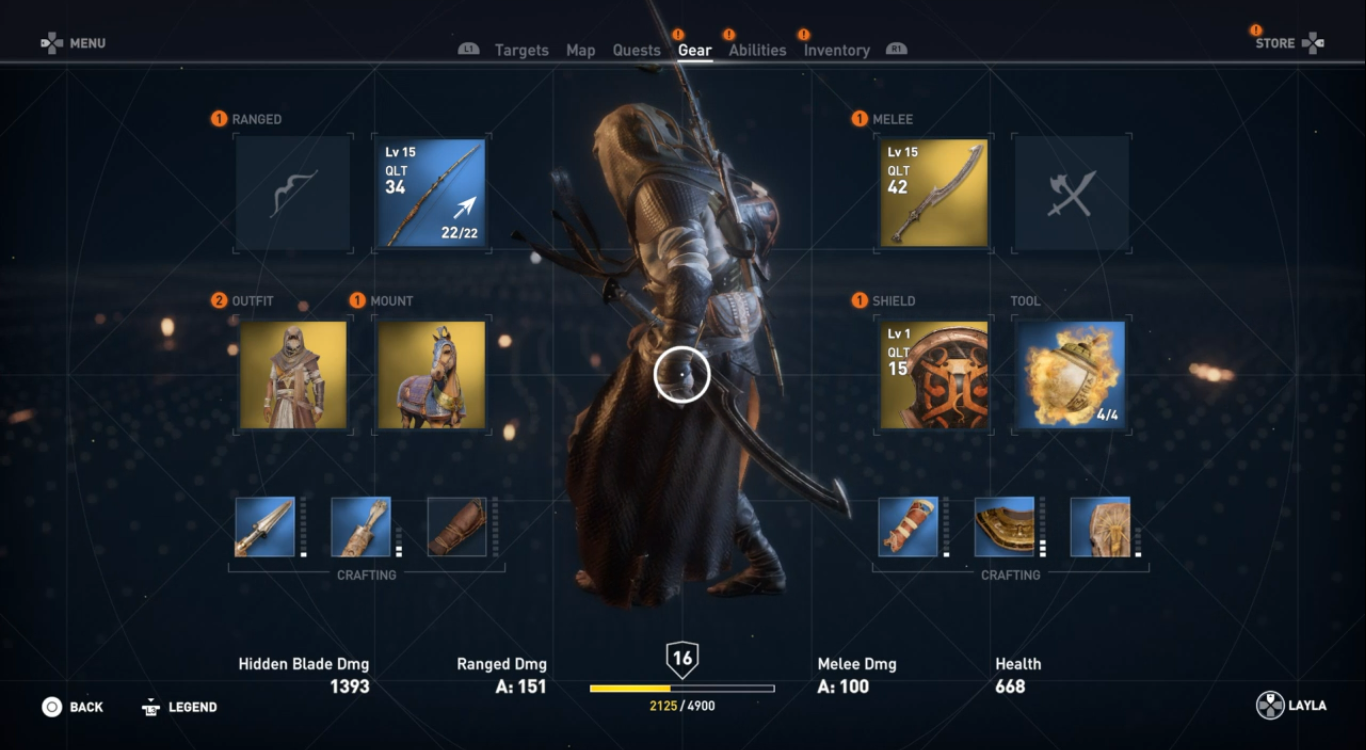Choose the leather bracer crafting item
The width and height of the screenshot is (1366, 750).
(x=457, y=527)
